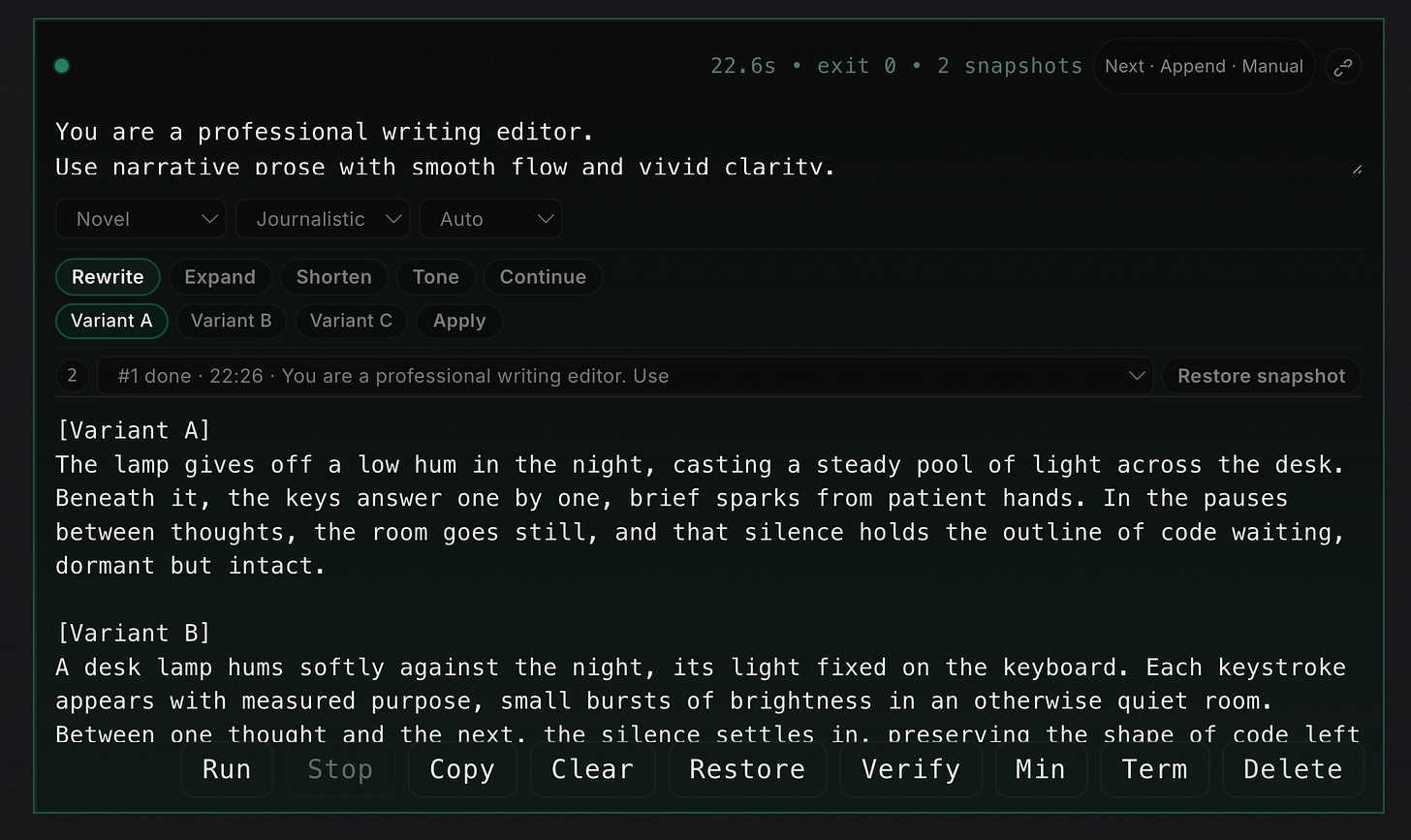Click the snapshot count badge showing 2
The image size is (1411, 840).
(x=73, y=376)
